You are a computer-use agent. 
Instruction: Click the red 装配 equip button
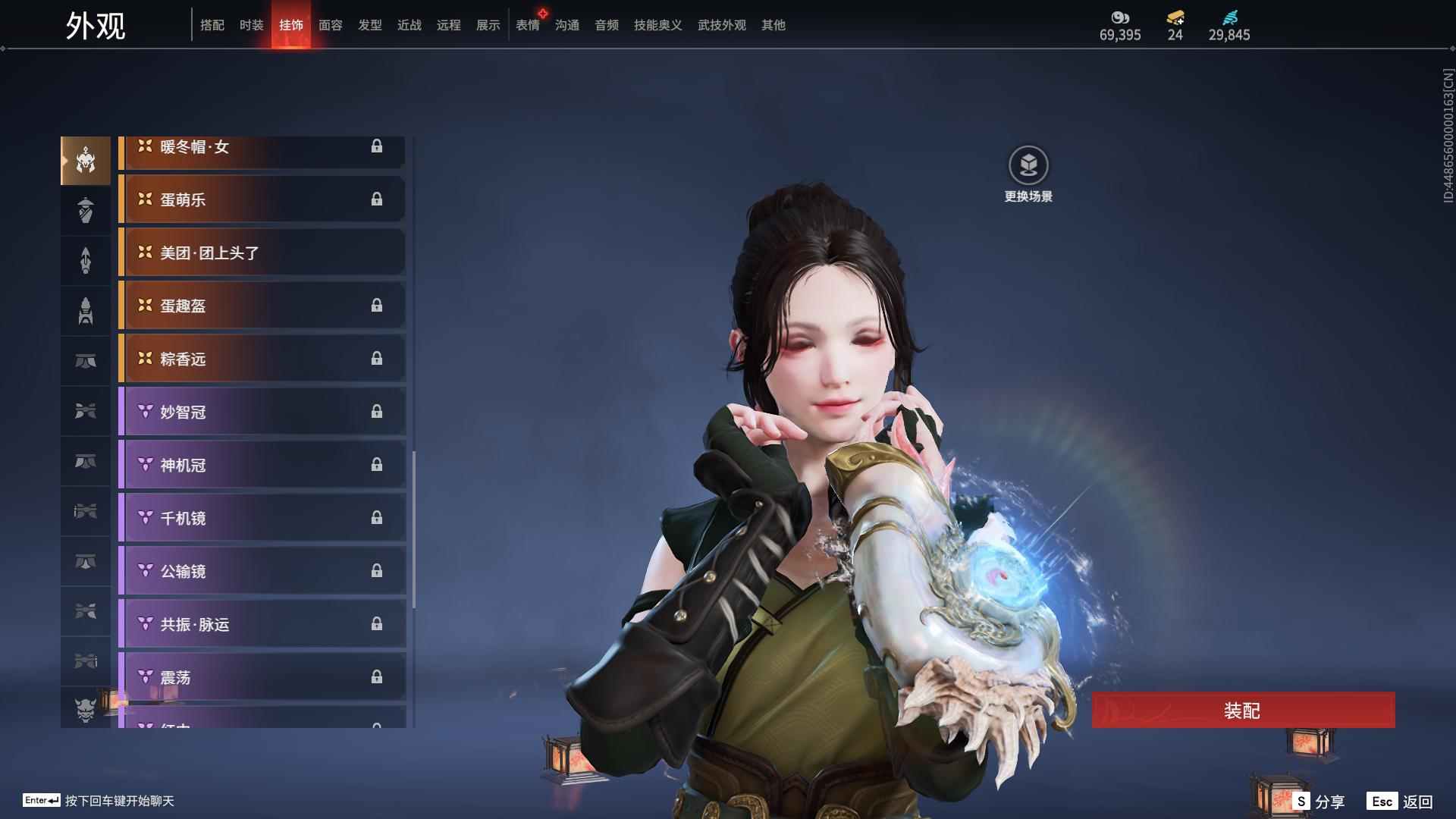click(1242, 710)
